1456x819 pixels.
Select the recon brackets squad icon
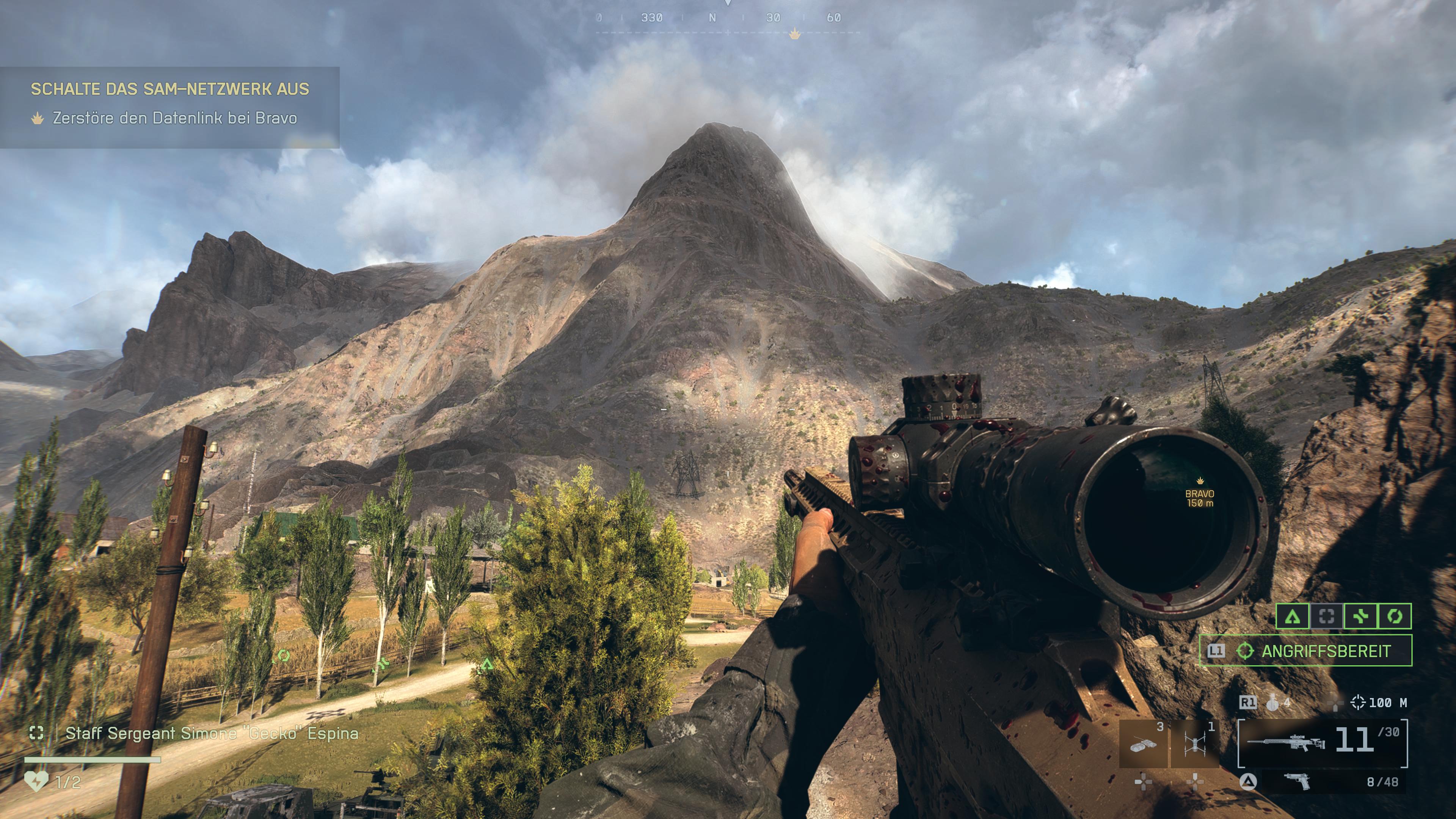(x=1327, y=616)
